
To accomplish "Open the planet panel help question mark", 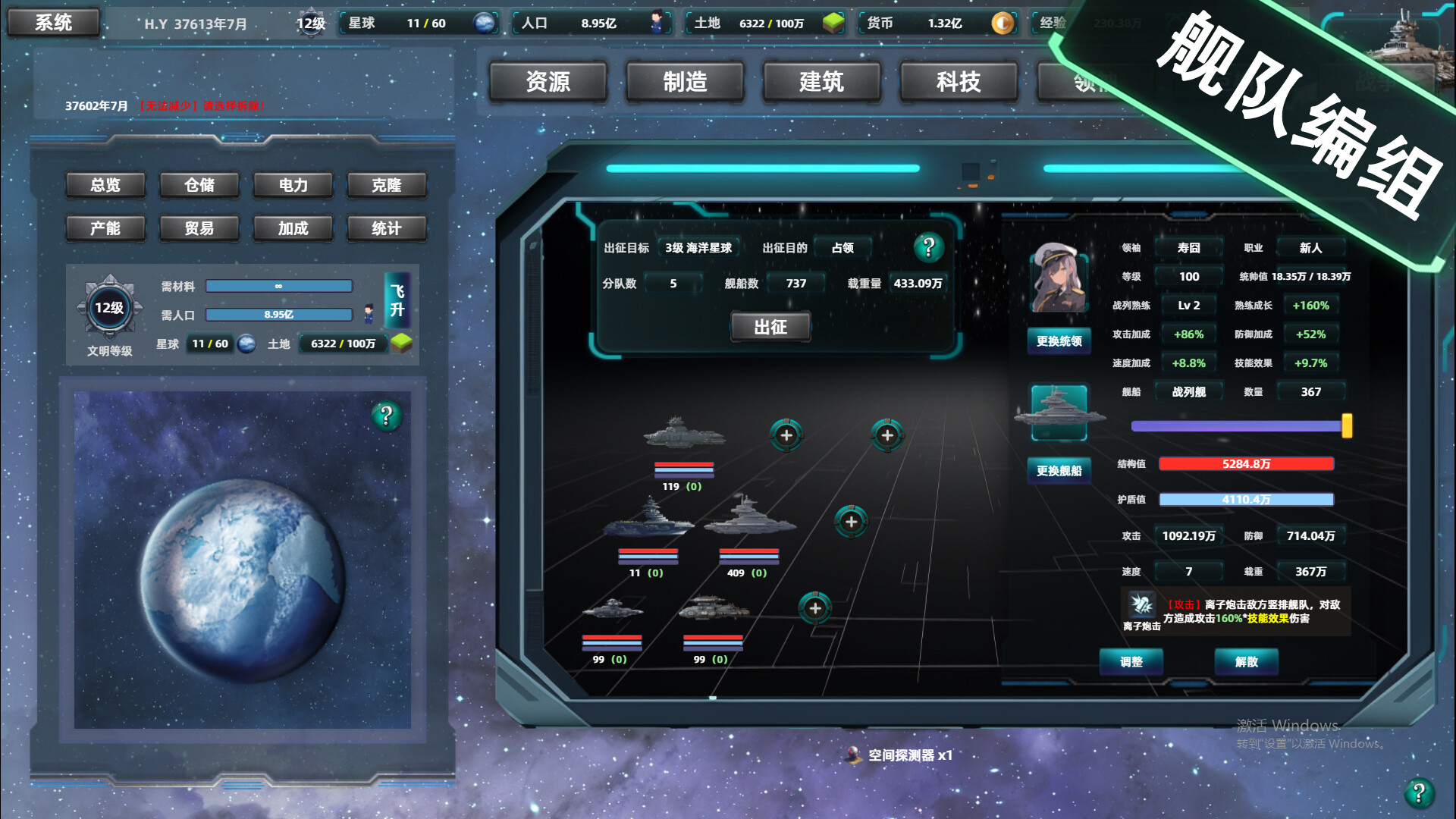I will coord(388,416).
